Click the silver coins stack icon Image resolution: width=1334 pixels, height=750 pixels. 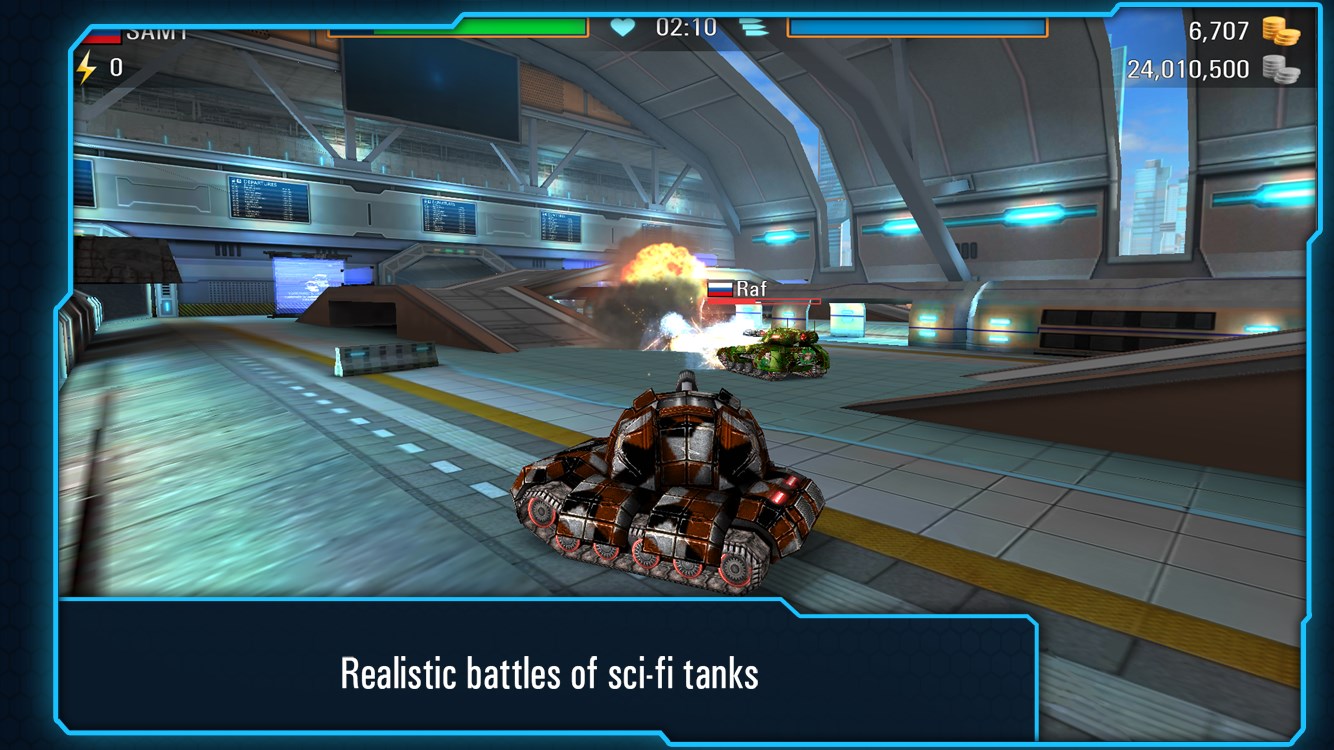click(1280, 69)
